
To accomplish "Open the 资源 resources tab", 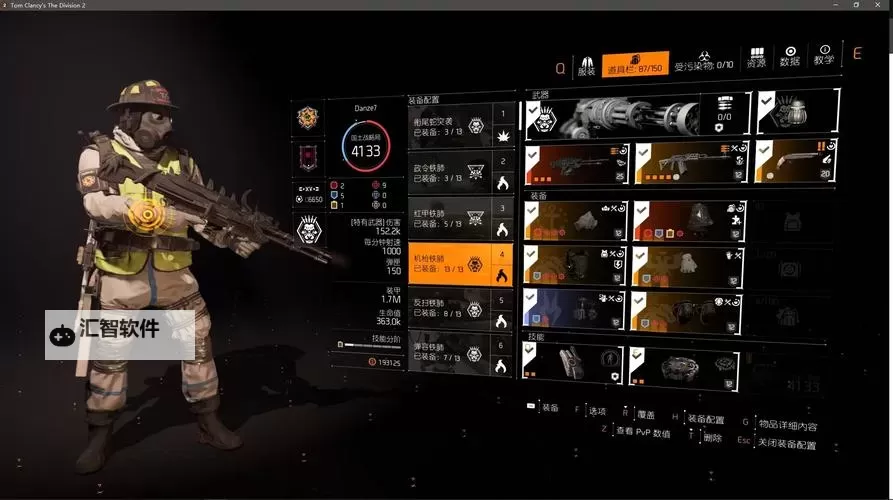I will coord(757,56).
